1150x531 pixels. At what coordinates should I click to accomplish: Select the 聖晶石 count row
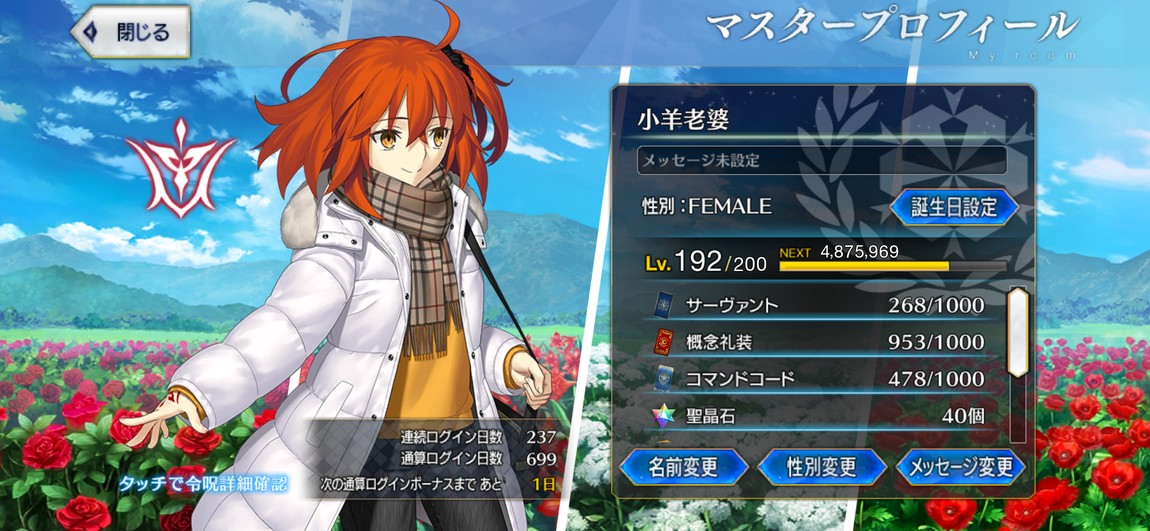point(818,416)
